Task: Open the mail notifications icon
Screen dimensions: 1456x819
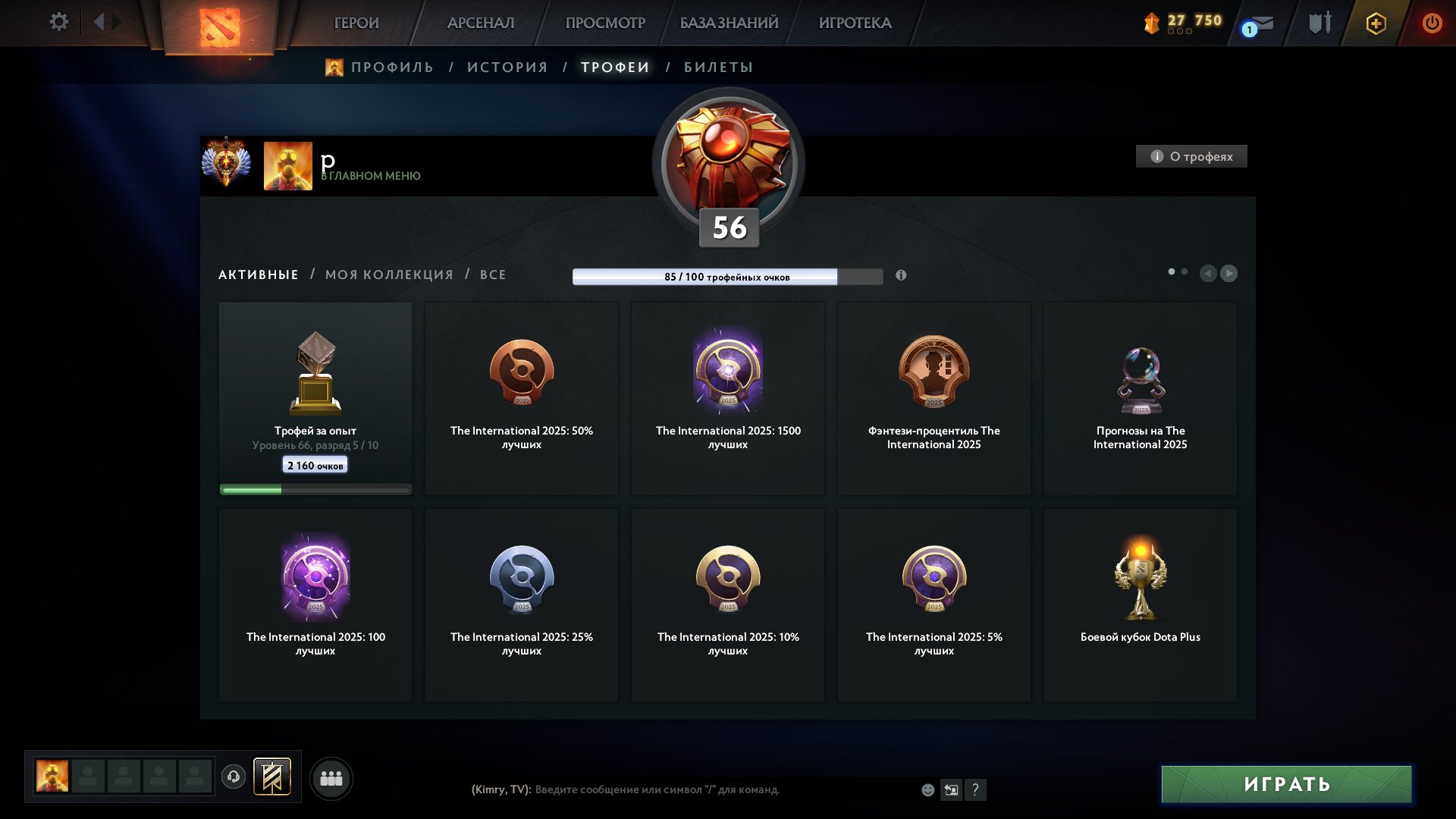Action: pos(1260,24)
